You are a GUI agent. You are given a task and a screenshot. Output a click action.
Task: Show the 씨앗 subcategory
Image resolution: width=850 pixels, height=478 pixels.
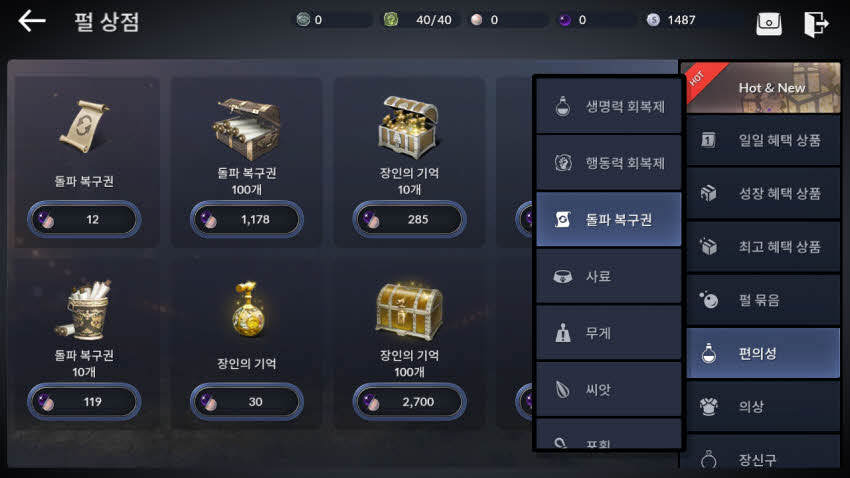tap(608, 388)
